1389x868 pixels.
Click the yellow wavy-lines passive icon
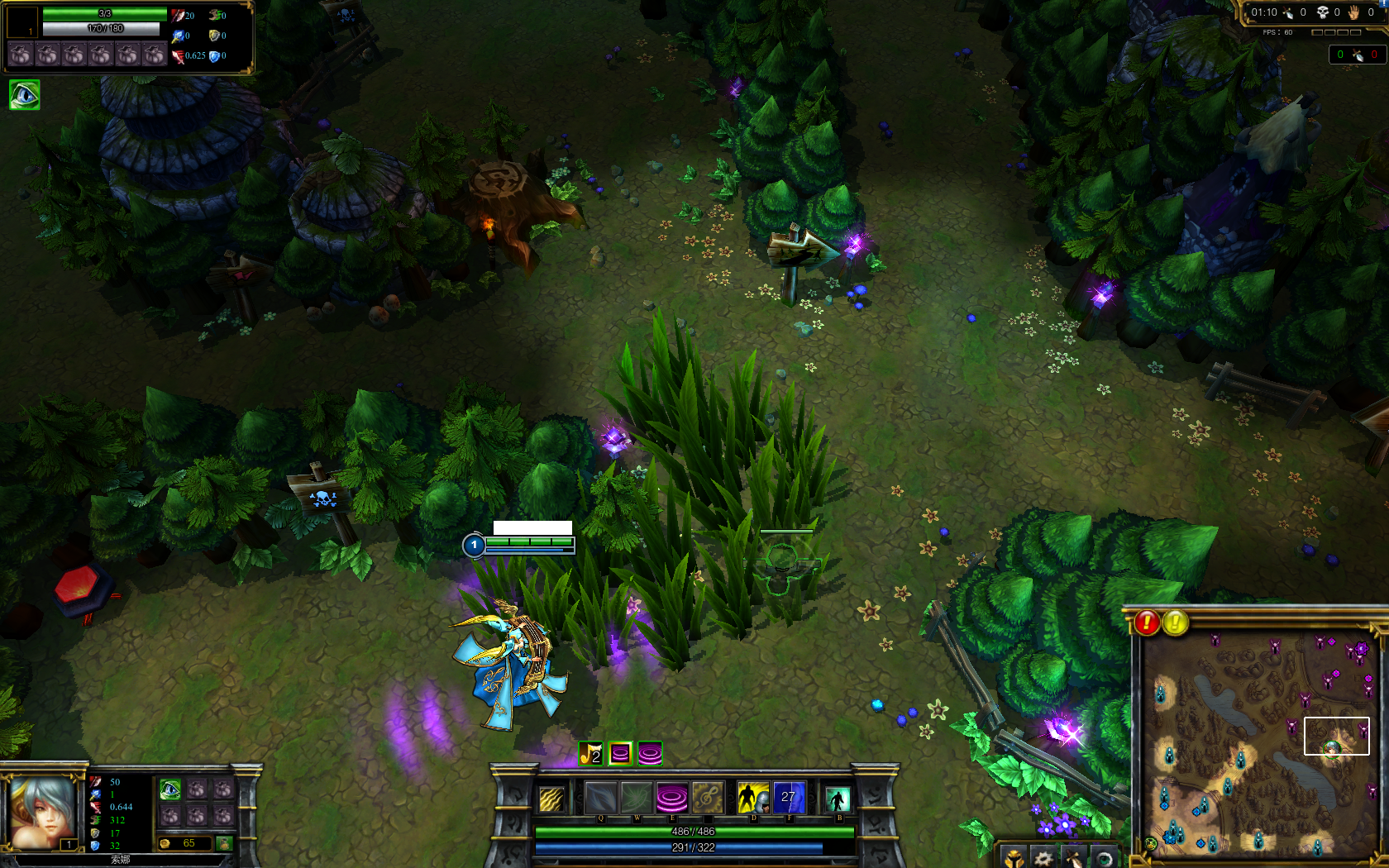pos(551,799)
